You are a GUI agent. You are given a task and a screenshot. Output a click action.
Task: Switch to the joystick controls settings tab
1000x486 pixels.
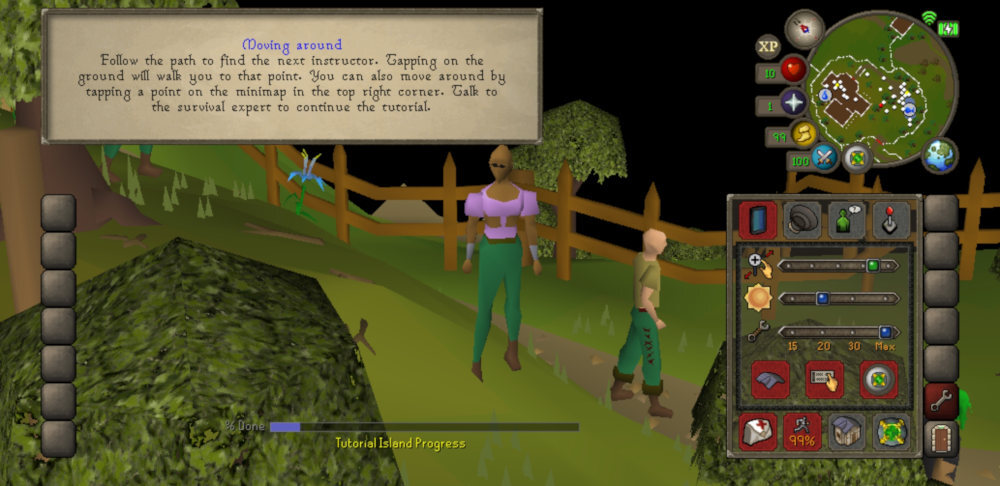coord(890,219)
